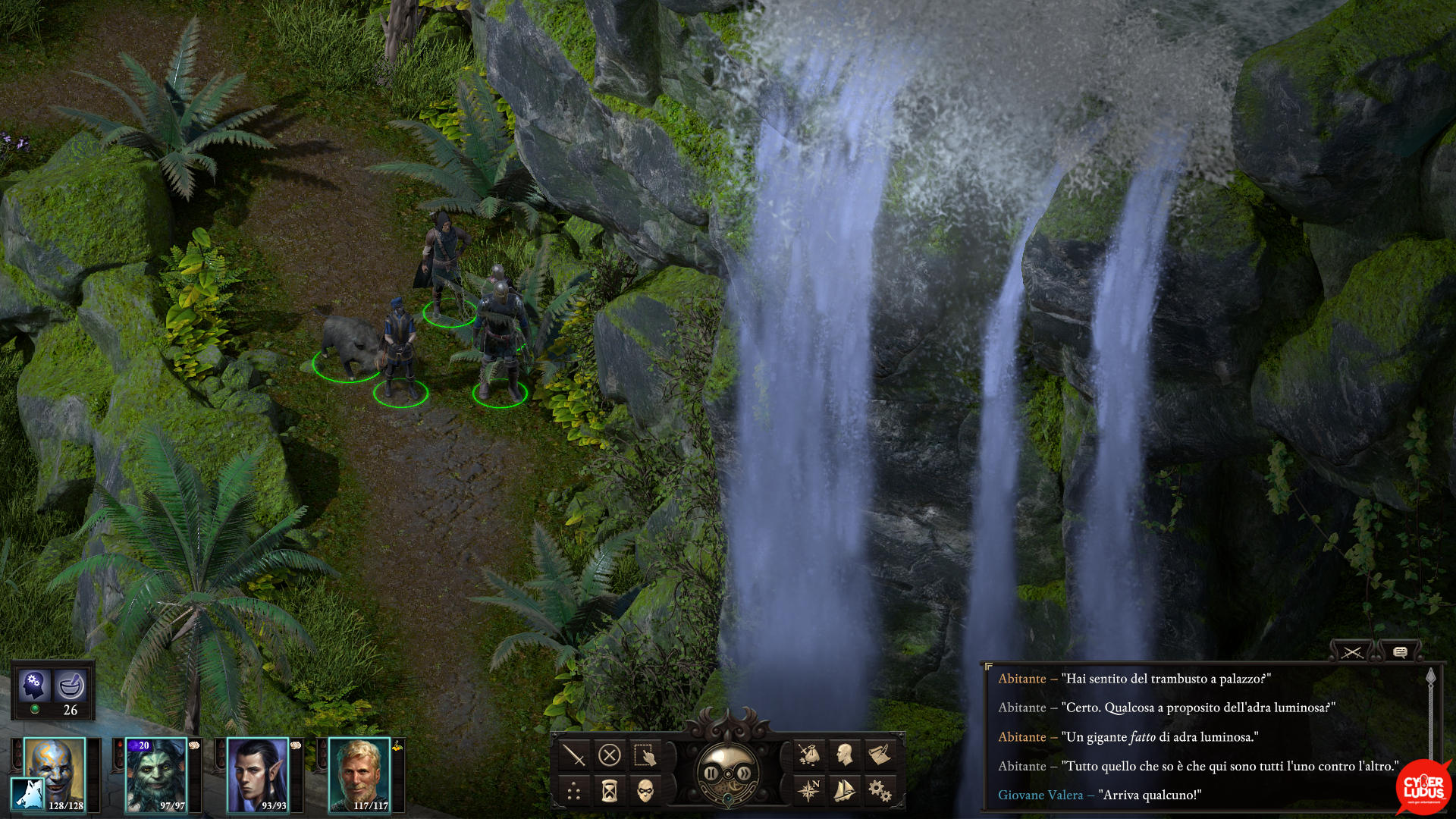Toggle fast-forward speed button
The width and height of the screenshot is (1456, 819).
(745, 773)
